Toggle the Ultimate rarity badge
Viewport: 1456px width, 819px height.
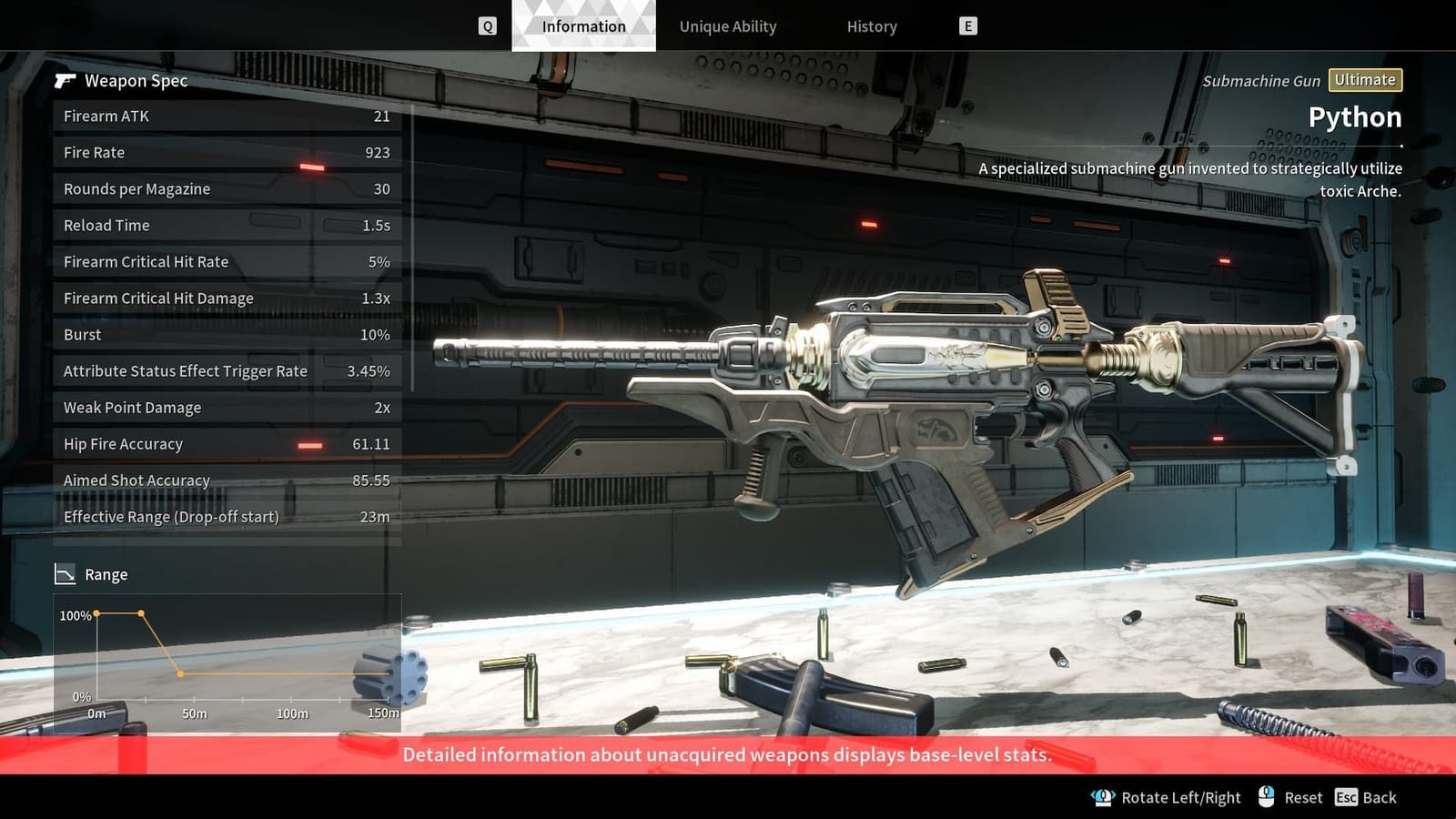1365,80
